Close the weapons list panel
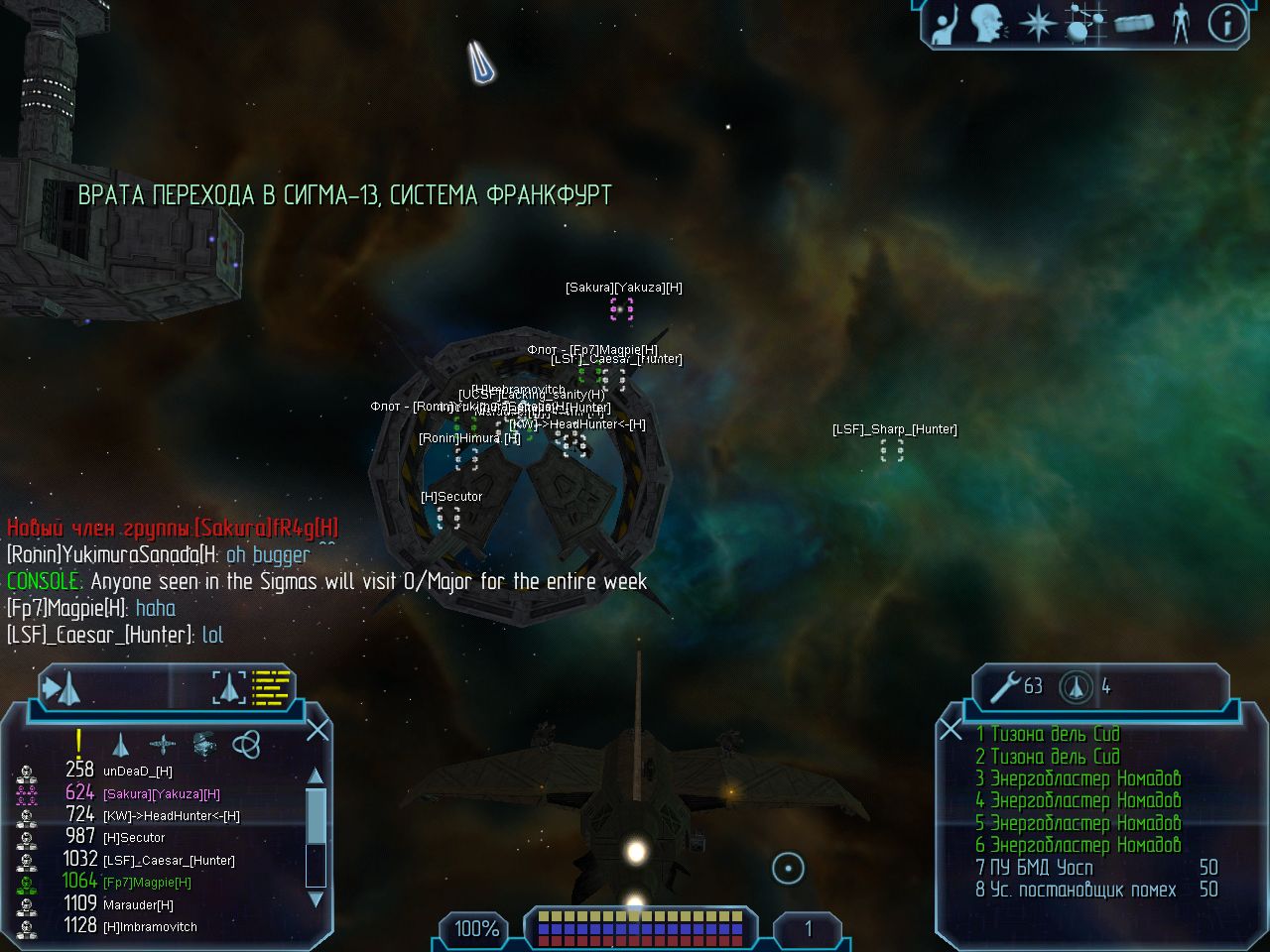 [x=951, y=731]
